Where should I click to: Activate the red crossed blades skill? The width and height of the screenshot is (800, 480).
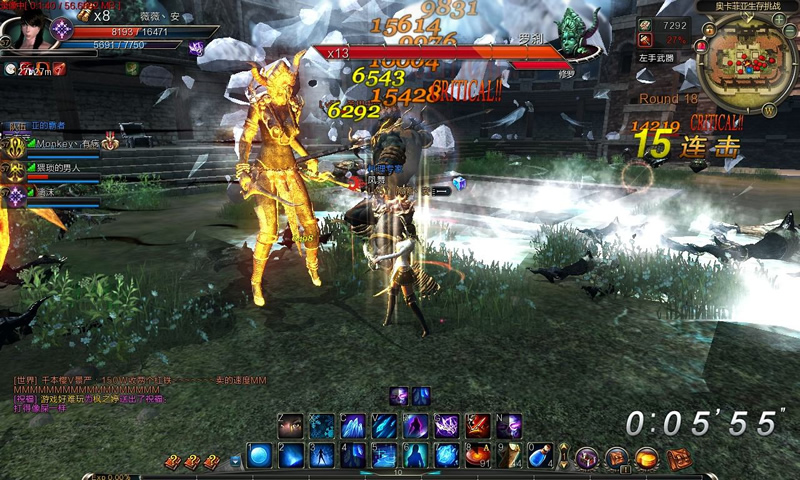pos(478,426)
